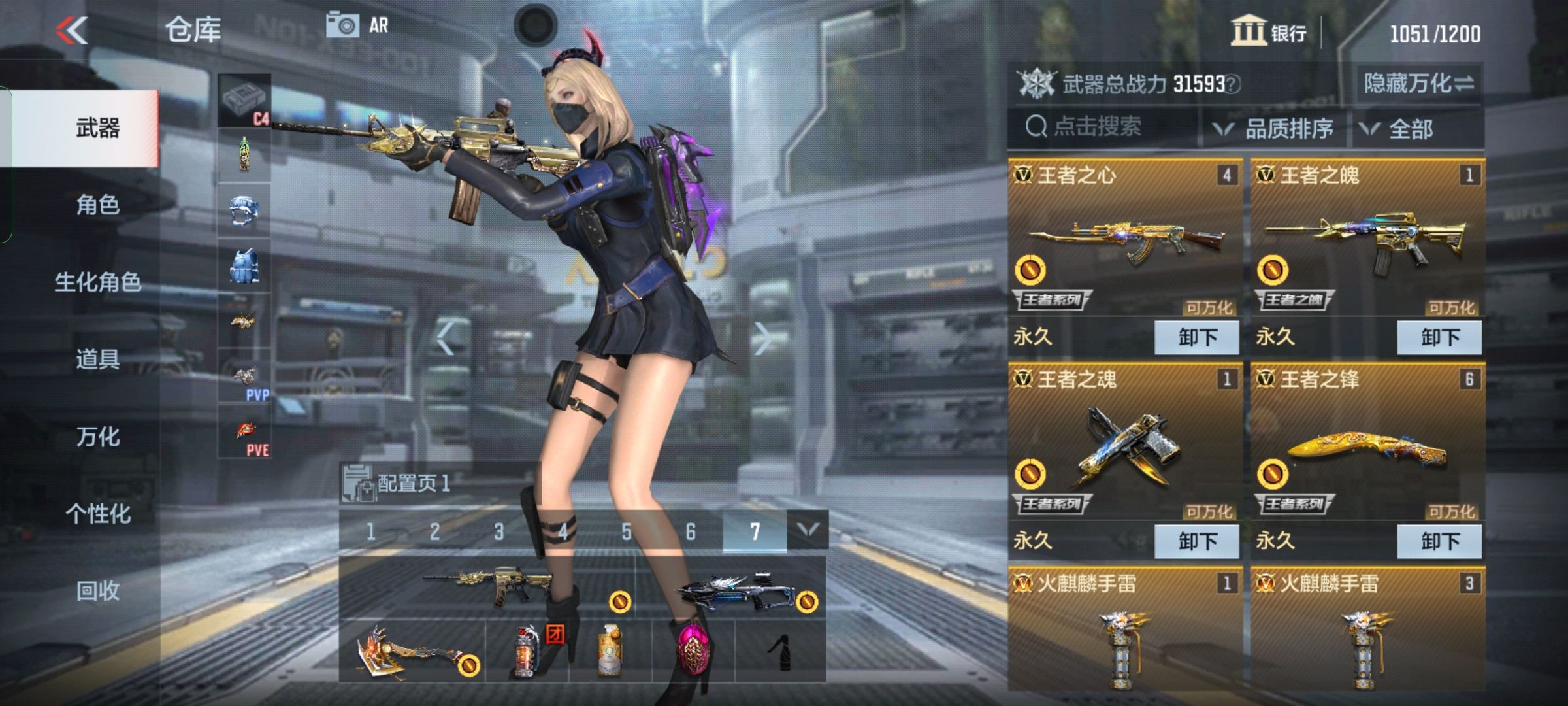Open the 品质排序 sort dropdown

(1274, 129)
